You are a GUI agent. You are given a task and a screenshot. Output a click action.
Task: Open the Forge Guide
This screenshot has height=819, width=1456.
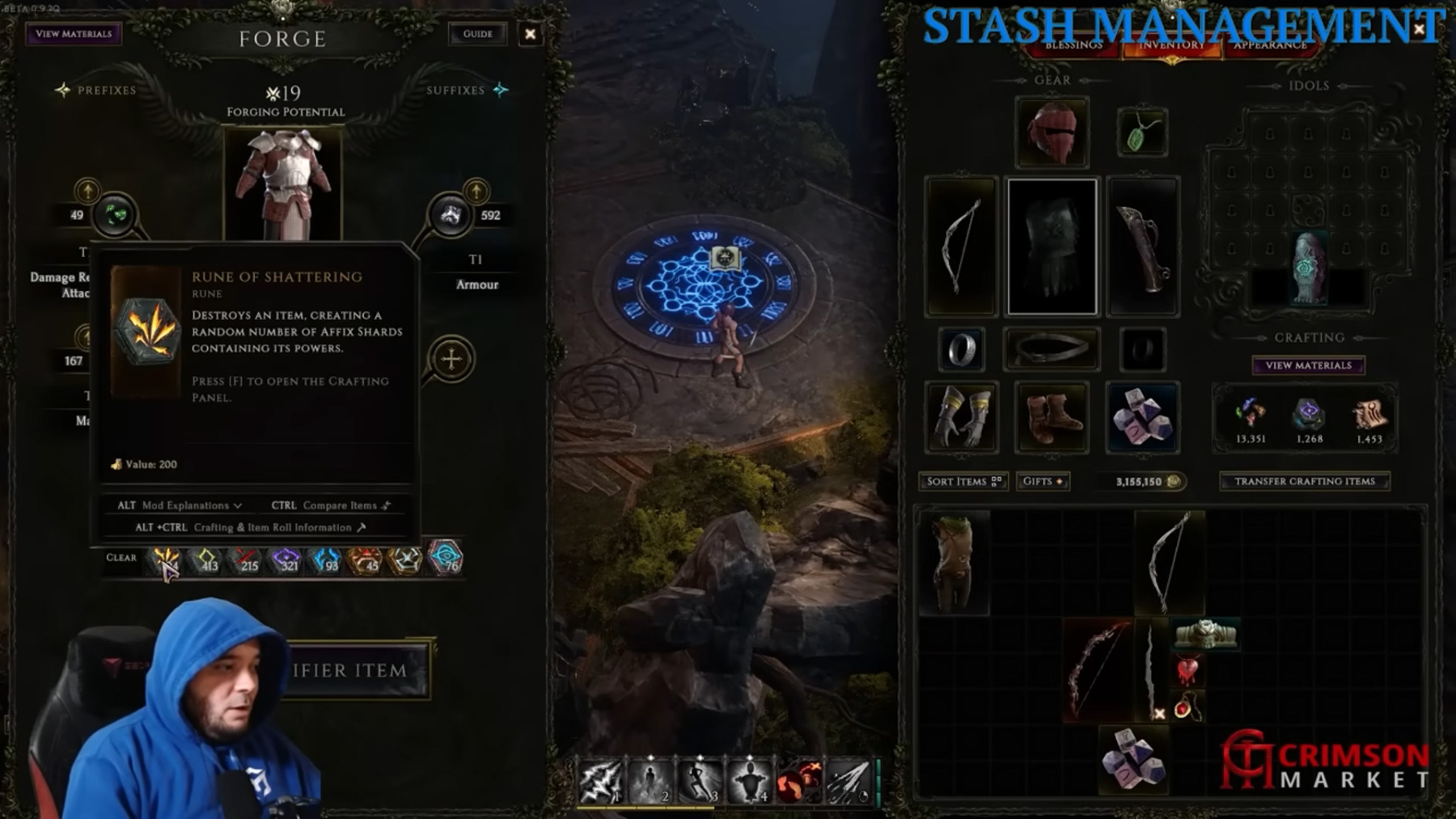point(477,34)
